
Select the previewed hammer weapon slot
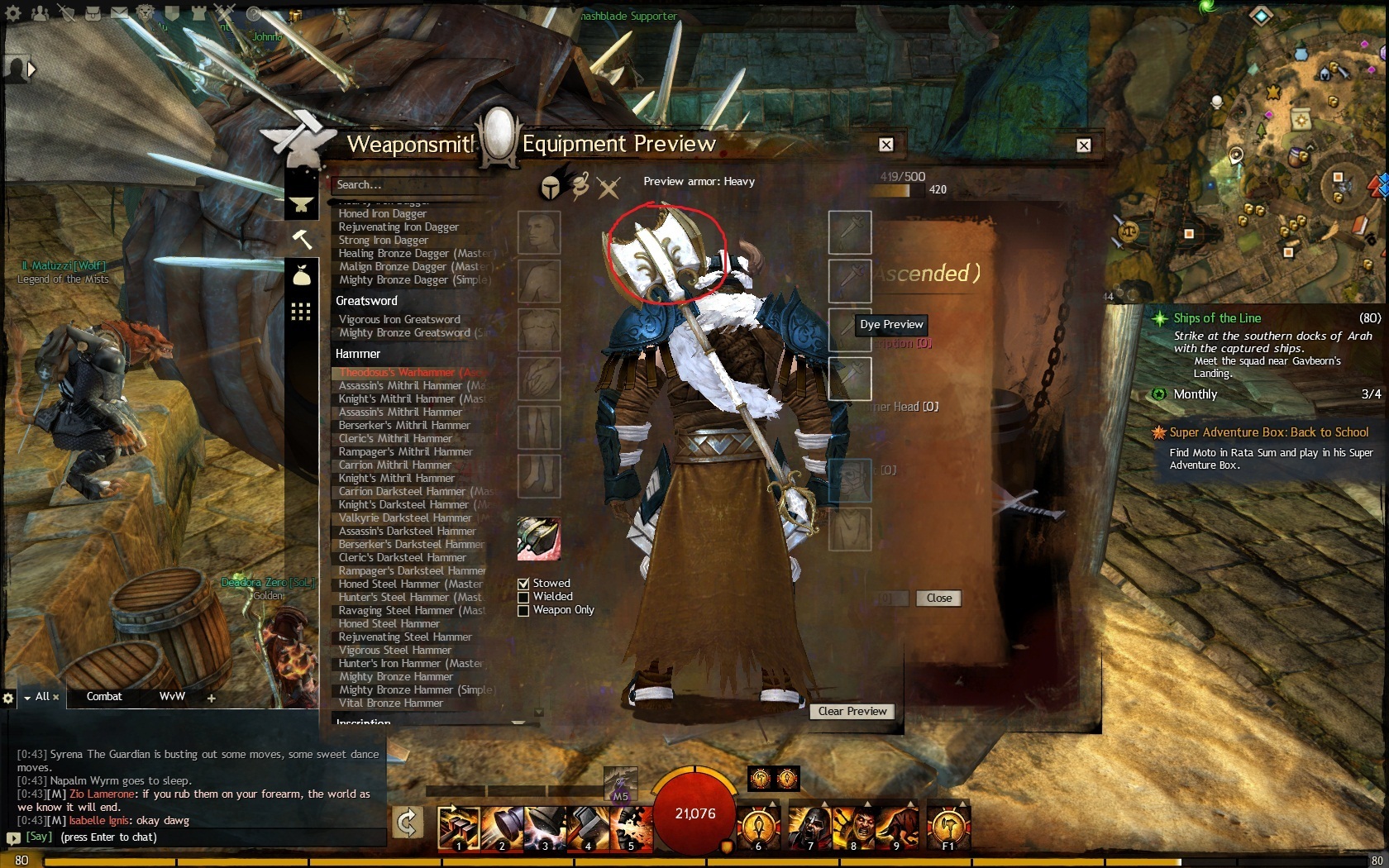point(539,539)
